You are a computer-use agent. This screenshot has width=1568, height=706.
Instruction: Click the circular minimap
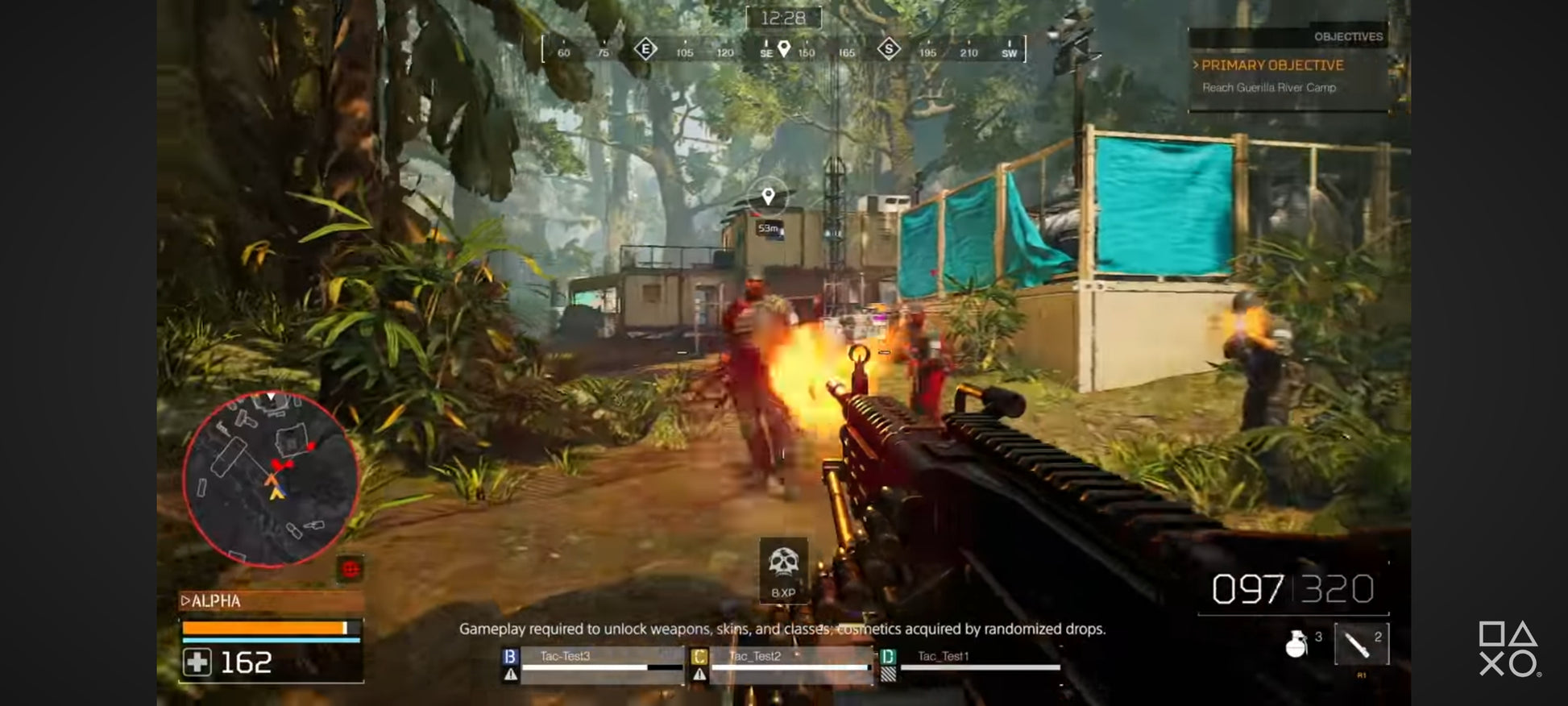pyautogui.click(x=270, y=480)
